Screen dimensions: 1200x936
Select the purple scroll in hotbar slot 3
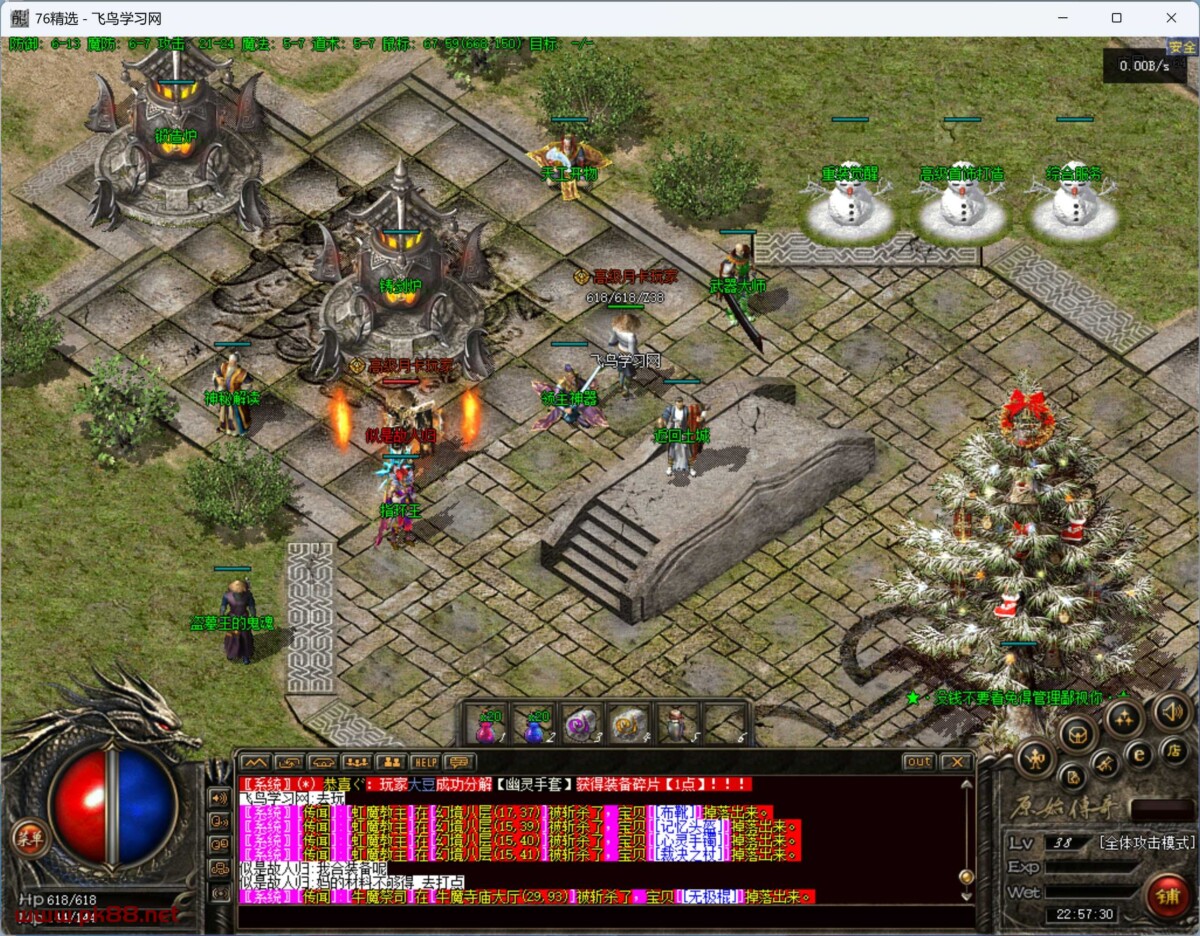coord(581,726)
